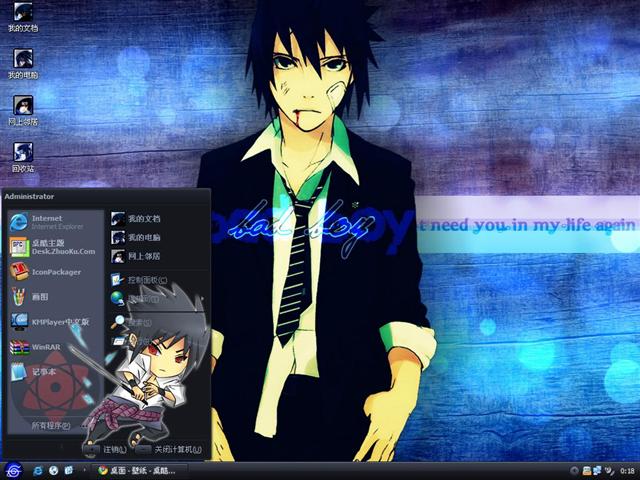Open the 网上邻居 desktop icon
Screen dimensions: 640x480
coord(23,108)
